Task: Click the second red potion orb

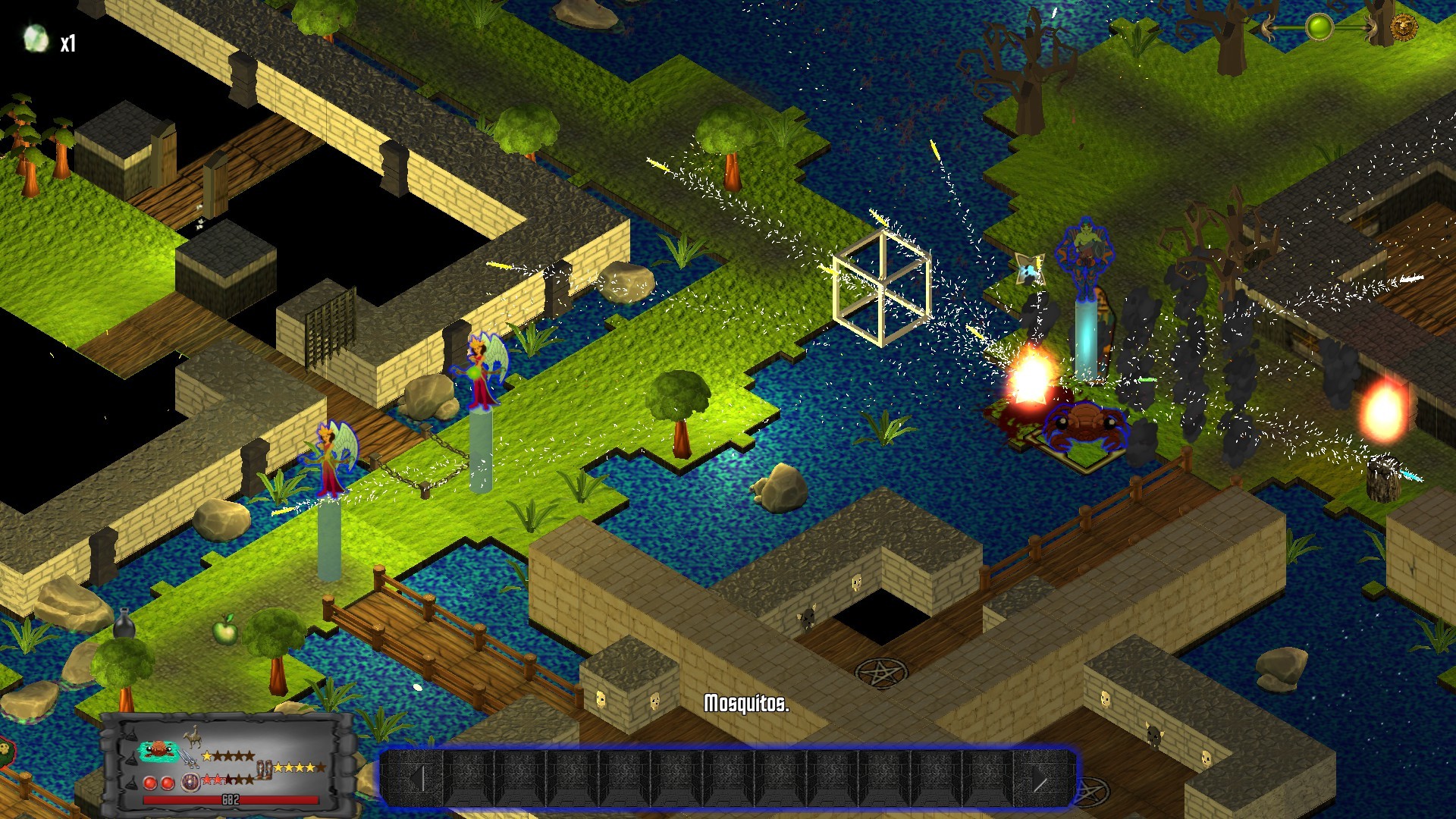Action: coord(168,783)
